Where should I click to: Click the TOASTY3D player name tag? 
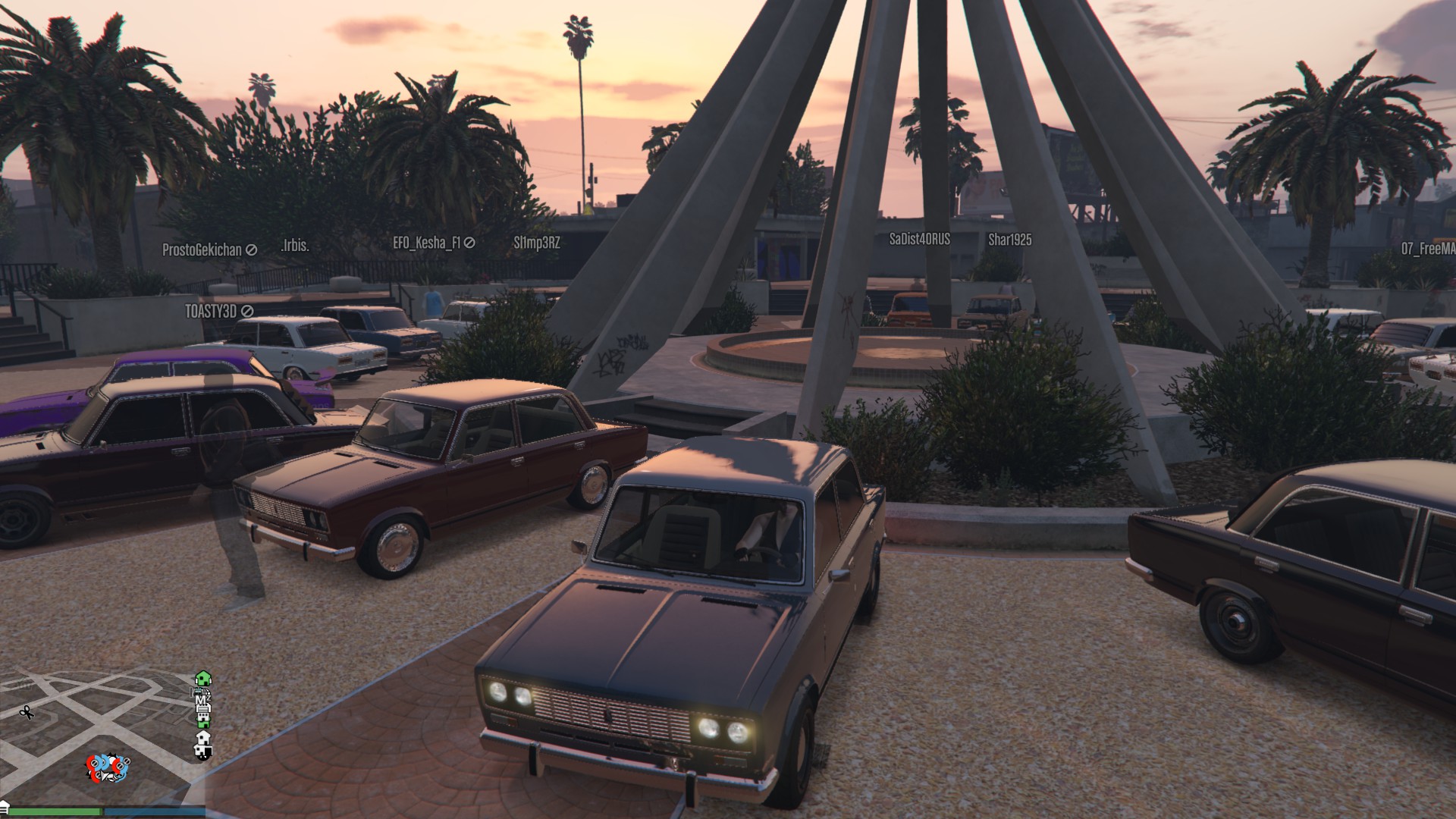[x=209, y=311]
